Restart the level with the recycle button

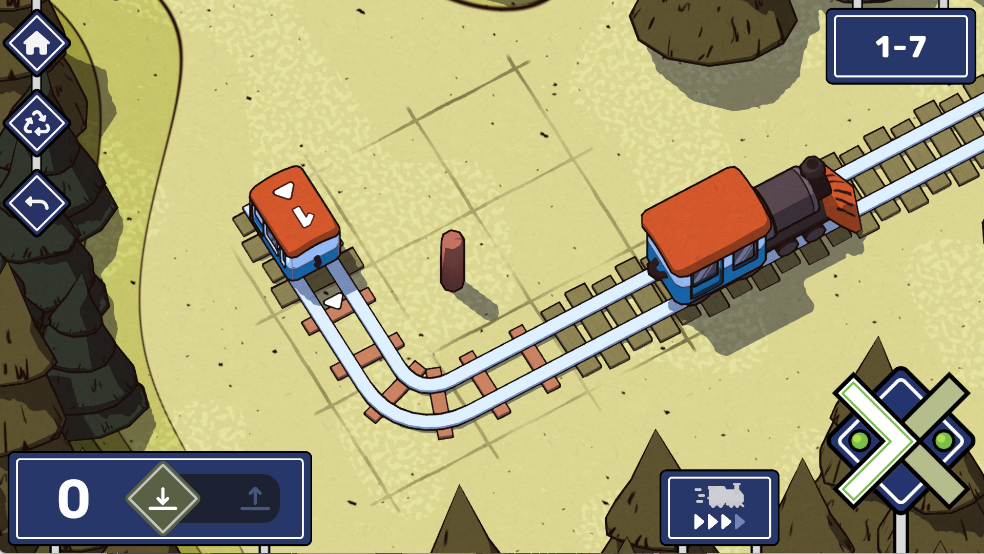point(37,123)
